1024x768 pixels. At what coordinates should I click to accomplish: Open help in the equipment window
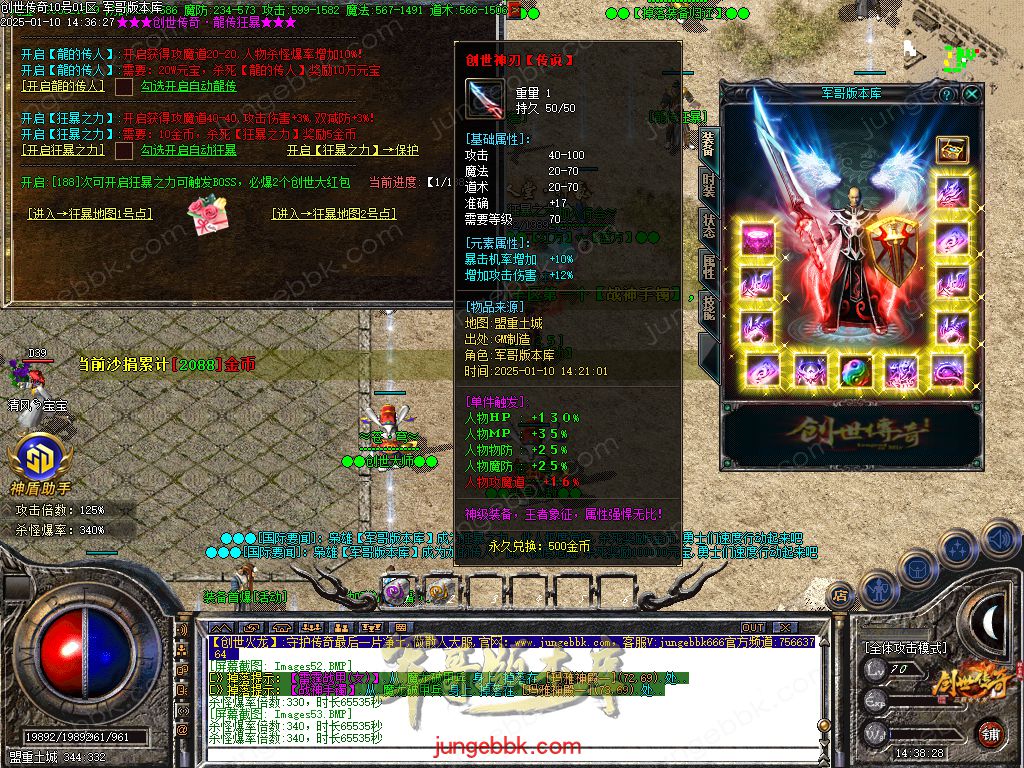pyautogui.click(x=947, y=94)
